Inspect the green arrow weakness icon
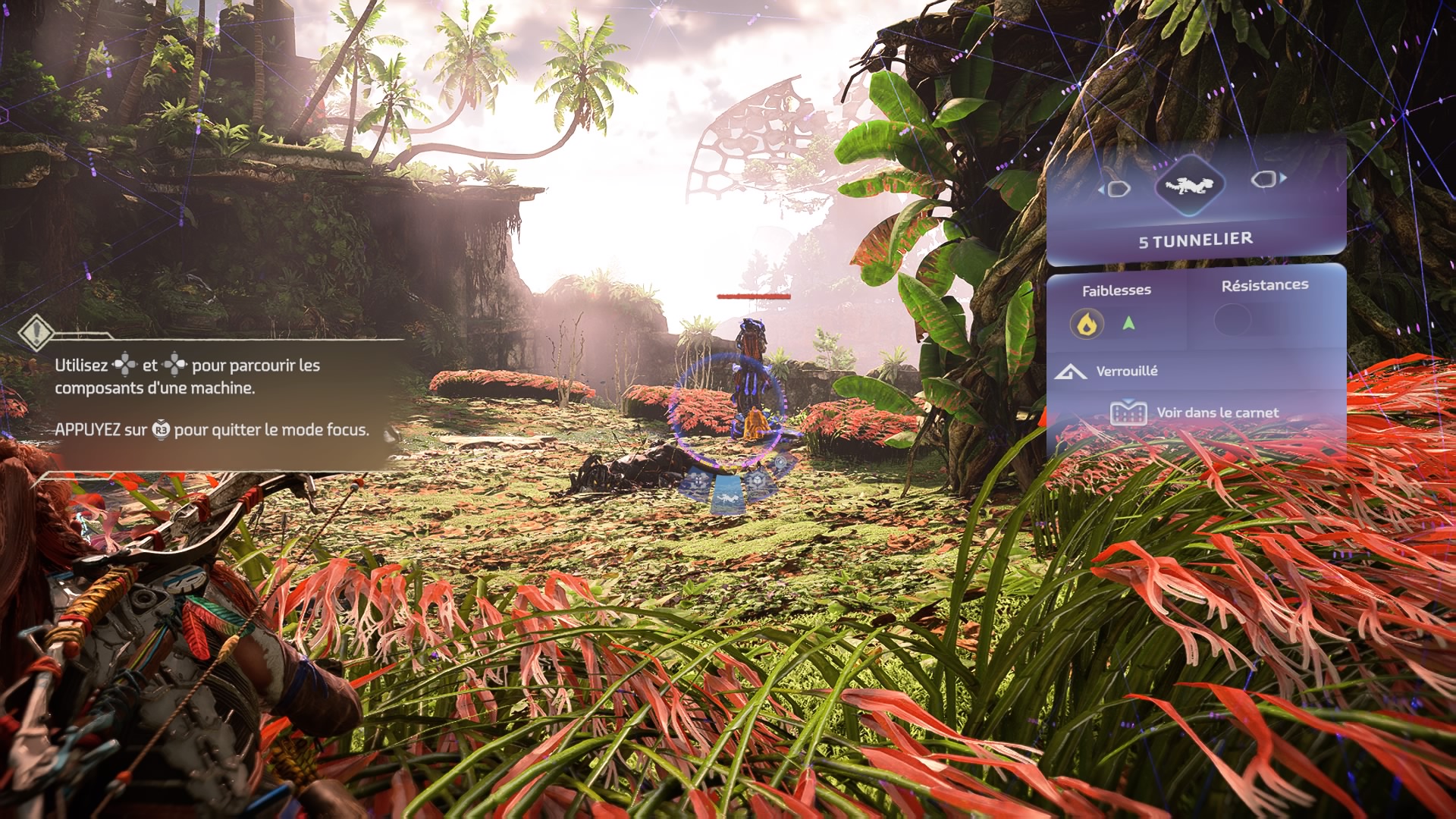Image resolution: width=1456 pixels, height=819 pixels. pos(1128,324)
